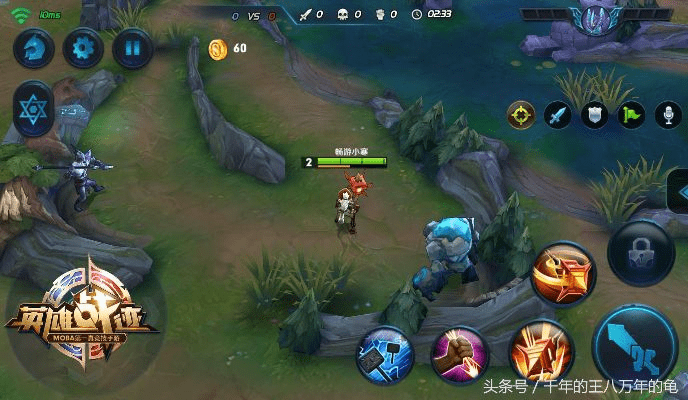Activate the lightning hammer skill
Viewport: 688px width, 400px height.
pos(385,354)
